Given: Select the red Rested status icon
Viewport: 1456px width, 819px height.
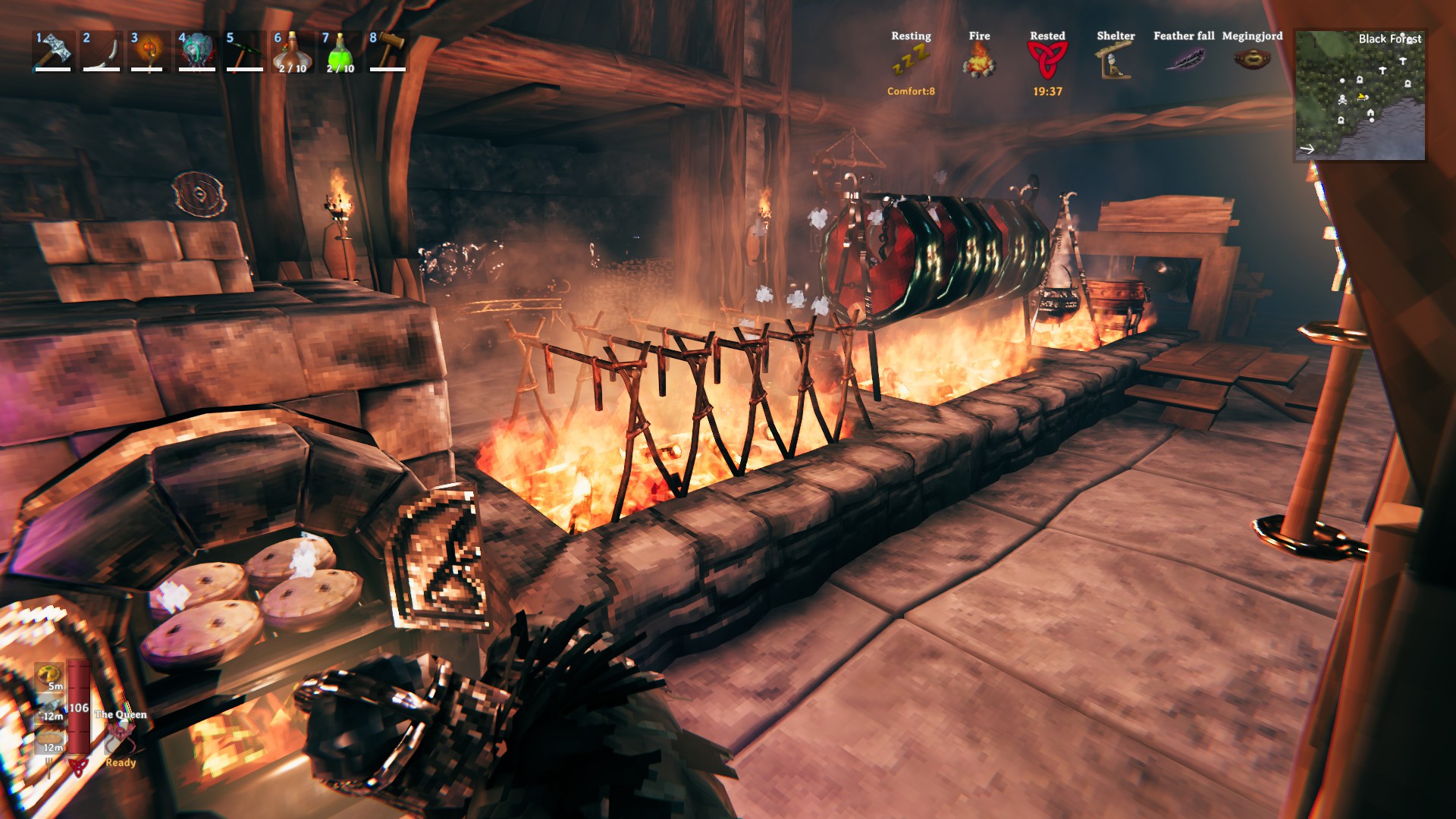Looking at the screenshot, I should coord(1047,59).
